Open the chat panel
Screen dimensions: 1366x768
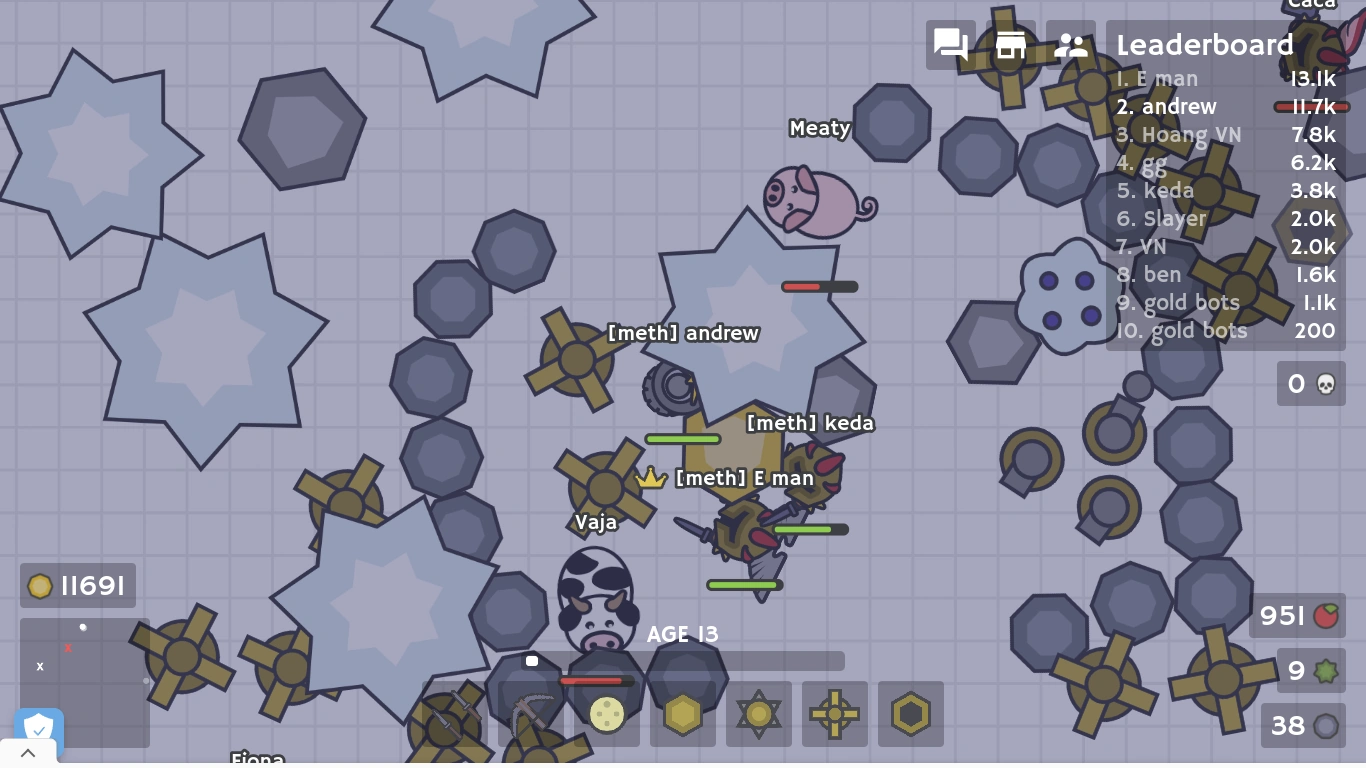pyautogui.click(x=949, y=45)
